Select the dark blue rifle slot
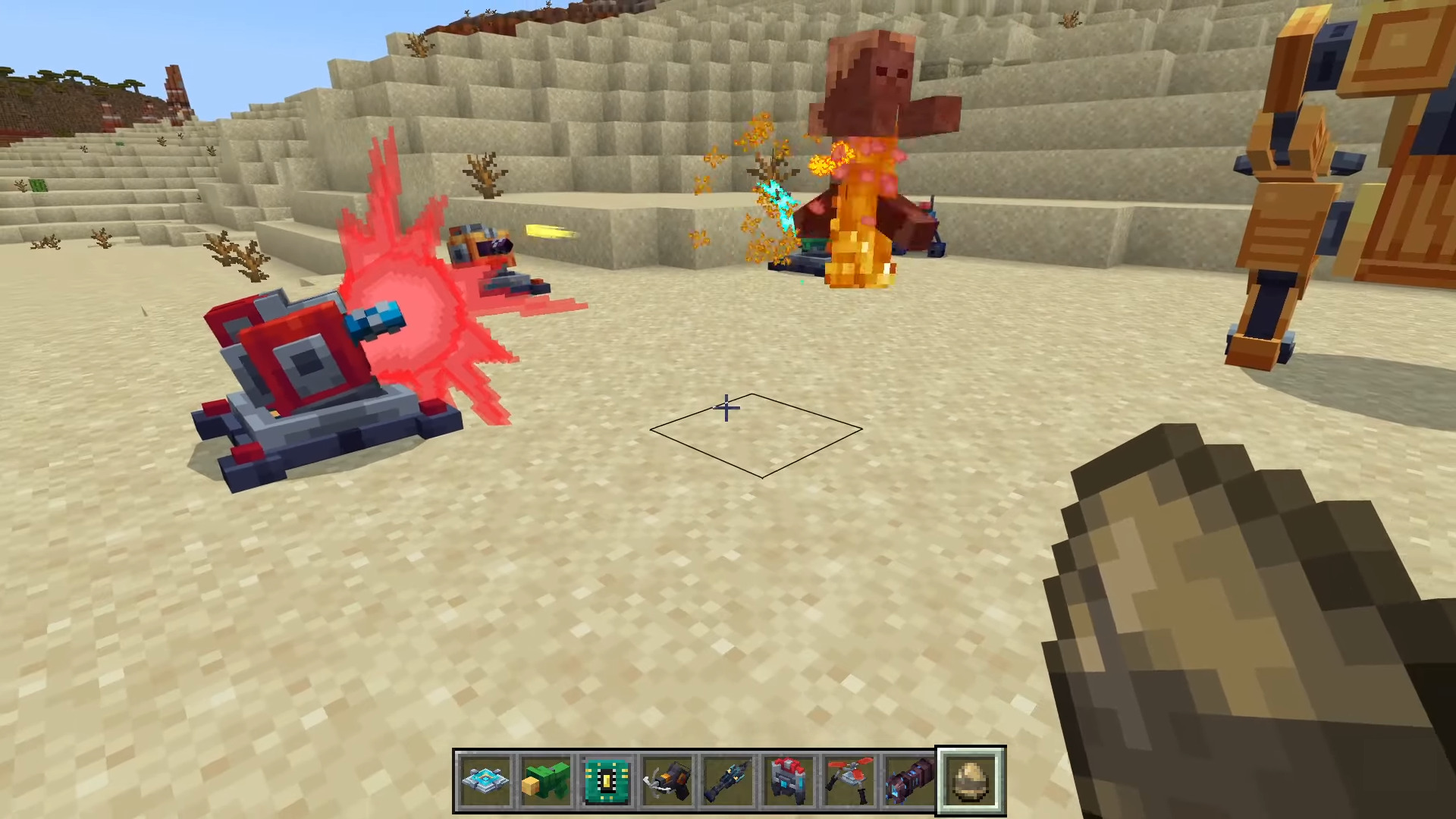 point(729,780)
